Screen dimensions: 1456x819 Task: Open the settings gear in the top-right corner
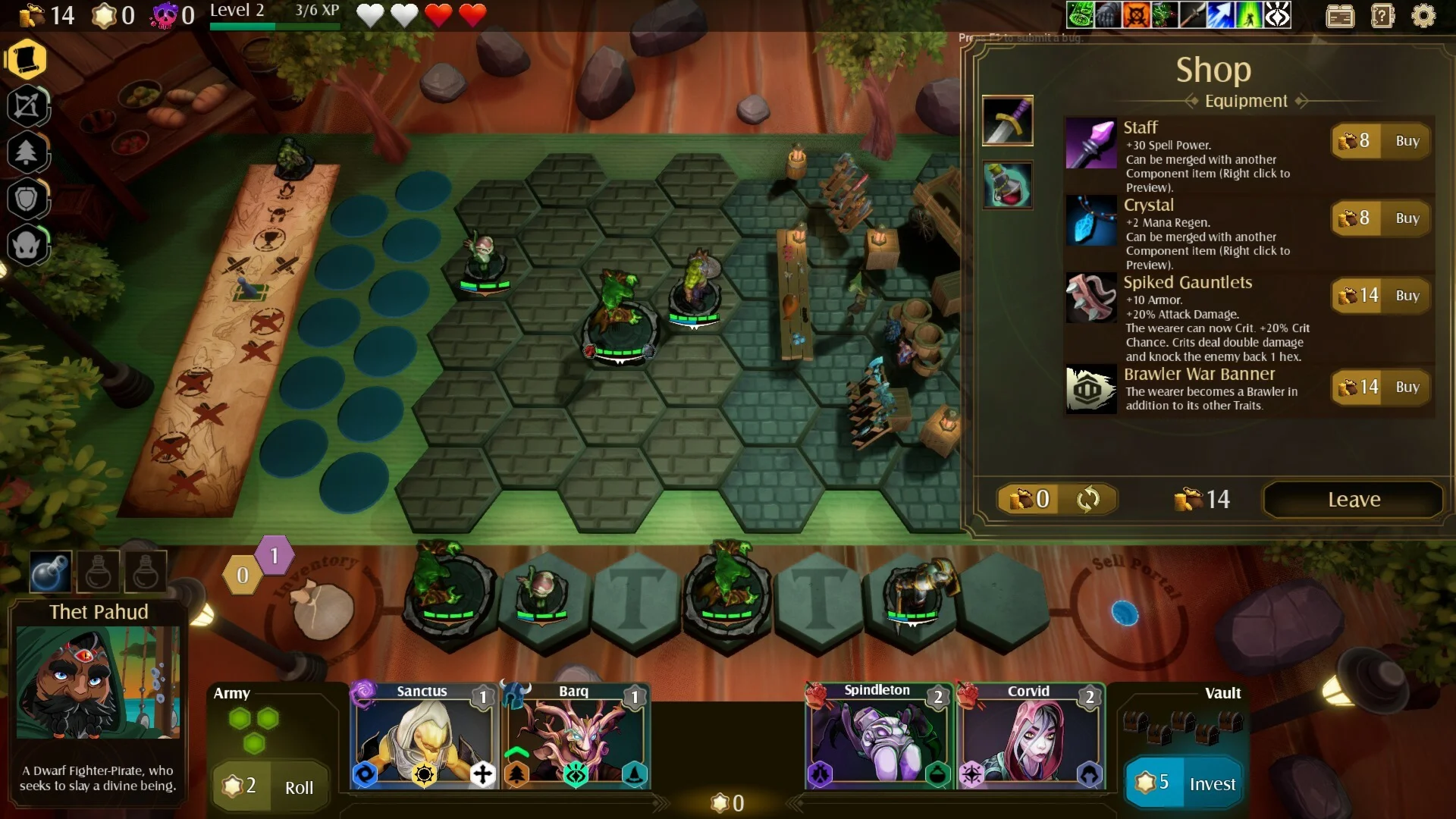1424,17
